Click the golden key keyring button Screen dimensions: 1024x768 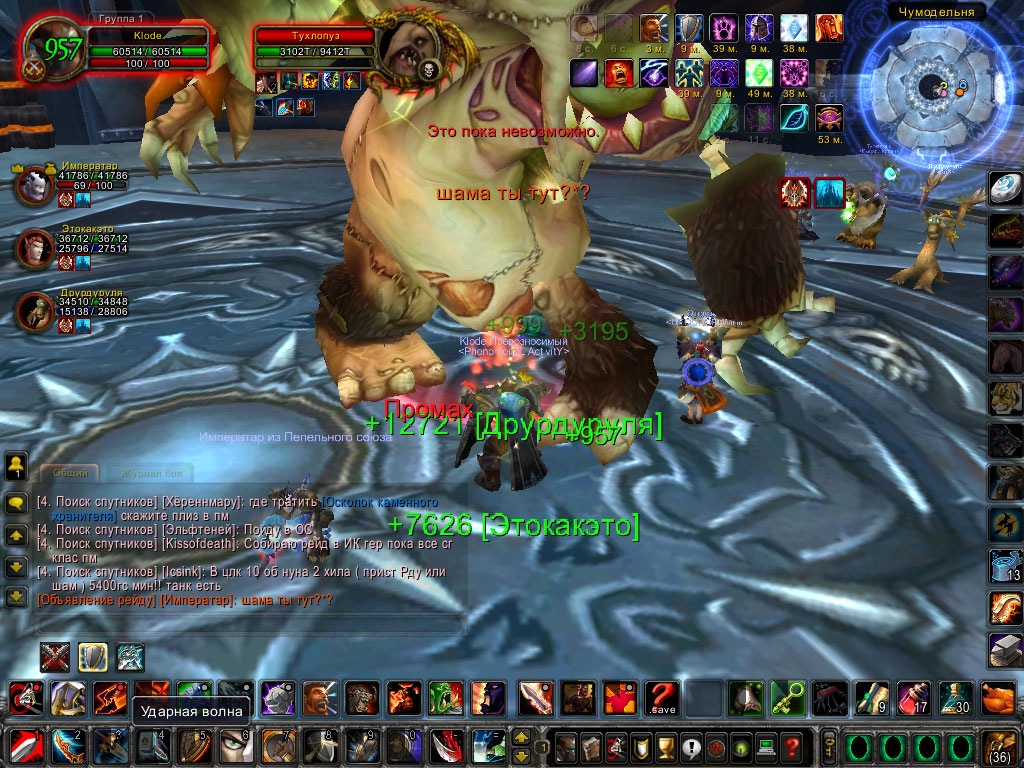click(x=829, y=746)
